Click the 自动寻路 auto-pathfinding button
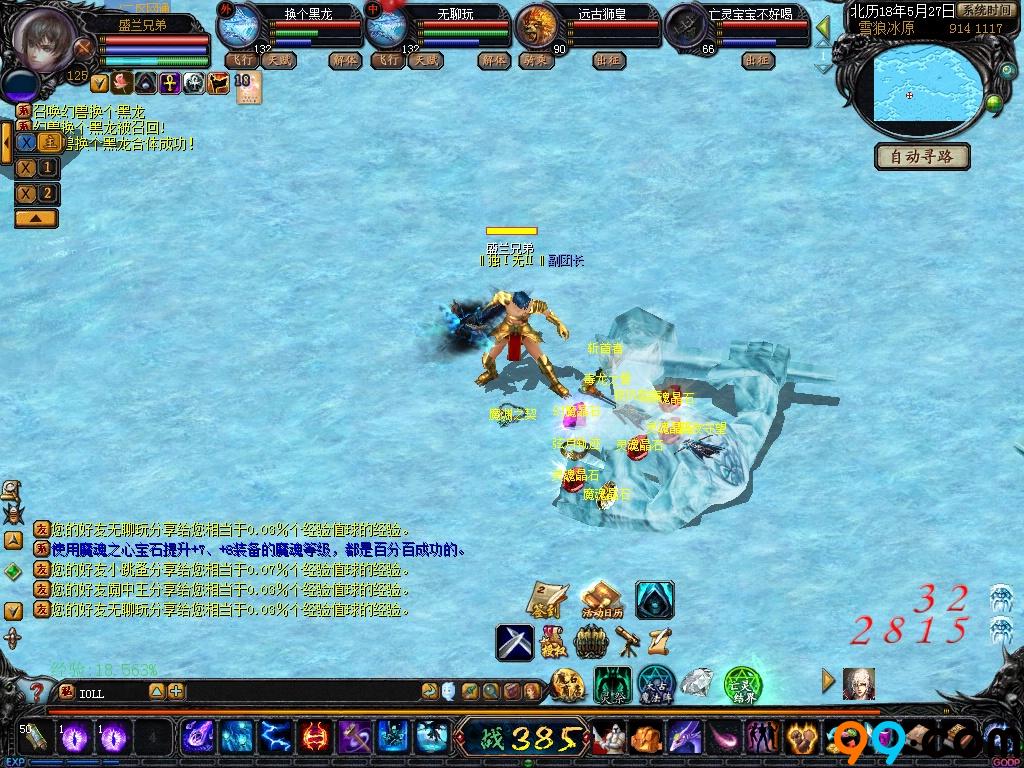1024x768 pixels. pyautogui.click(x=922, y=157)
